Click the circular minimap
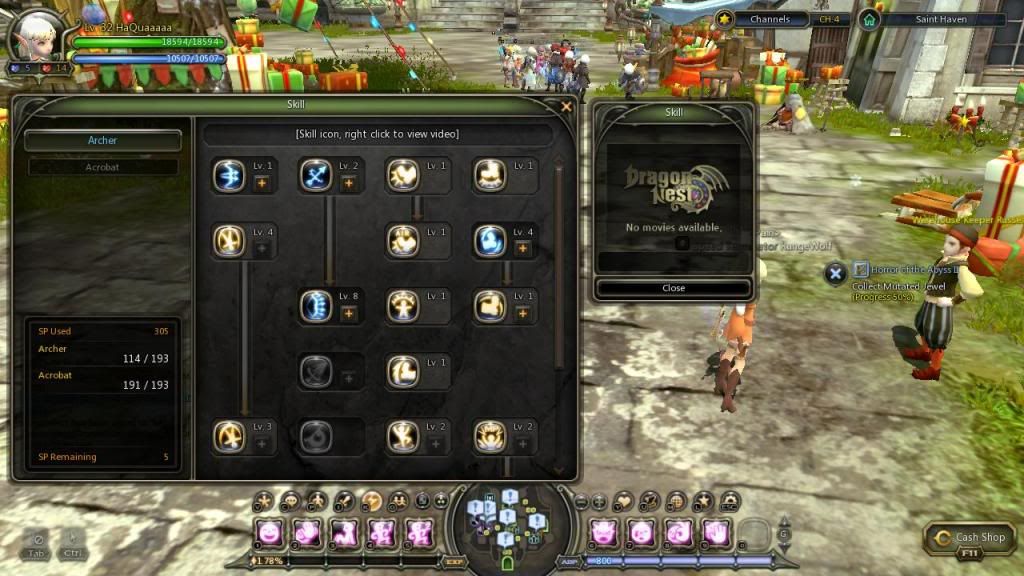This screenshot has height=576, width=1024. 510,518
